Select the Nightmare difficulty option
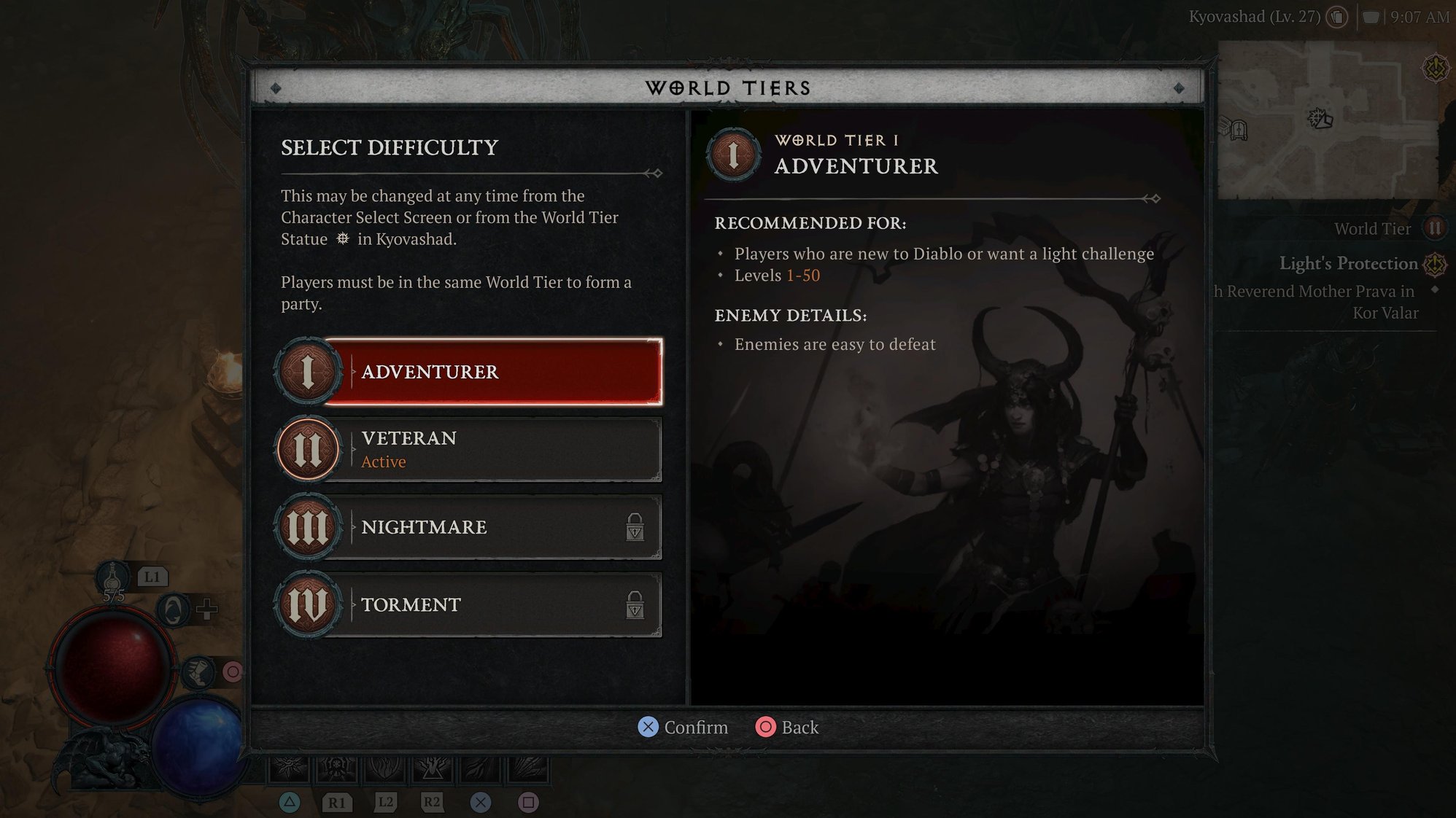 [x=496, y=526]
